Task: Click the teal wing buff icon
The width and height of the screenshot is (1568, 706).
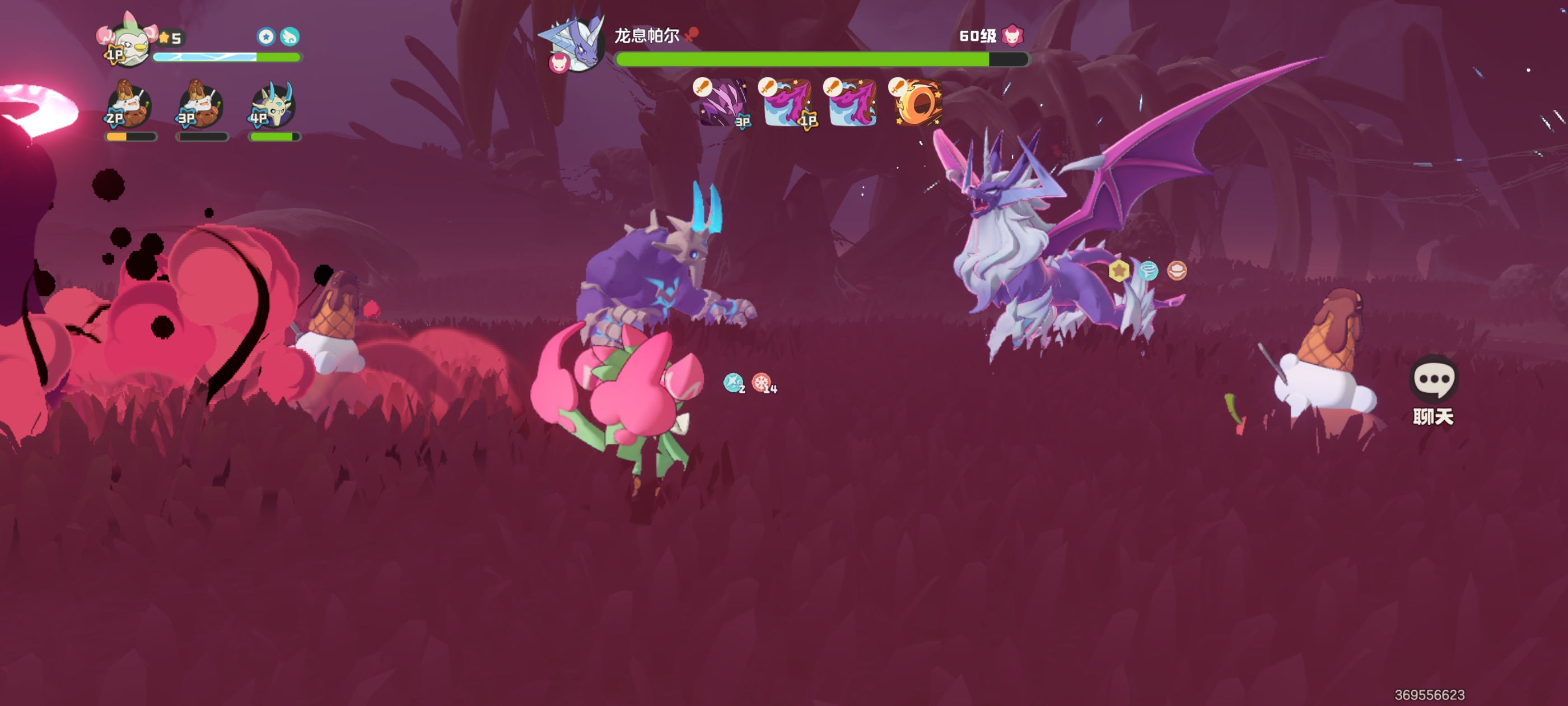Action: point(290,36)
